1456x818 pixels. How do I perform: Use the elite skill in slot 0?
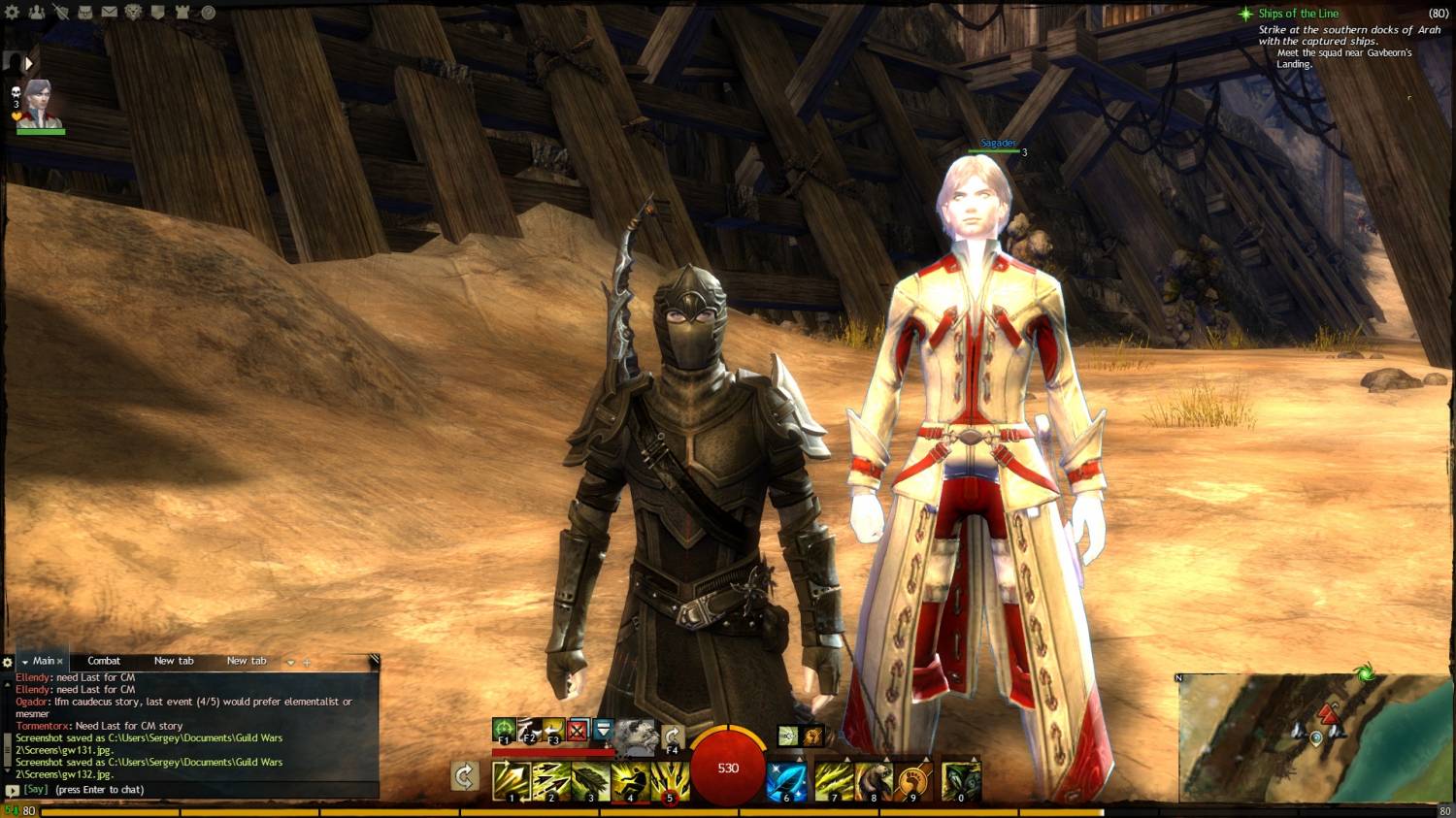(961, 781)
